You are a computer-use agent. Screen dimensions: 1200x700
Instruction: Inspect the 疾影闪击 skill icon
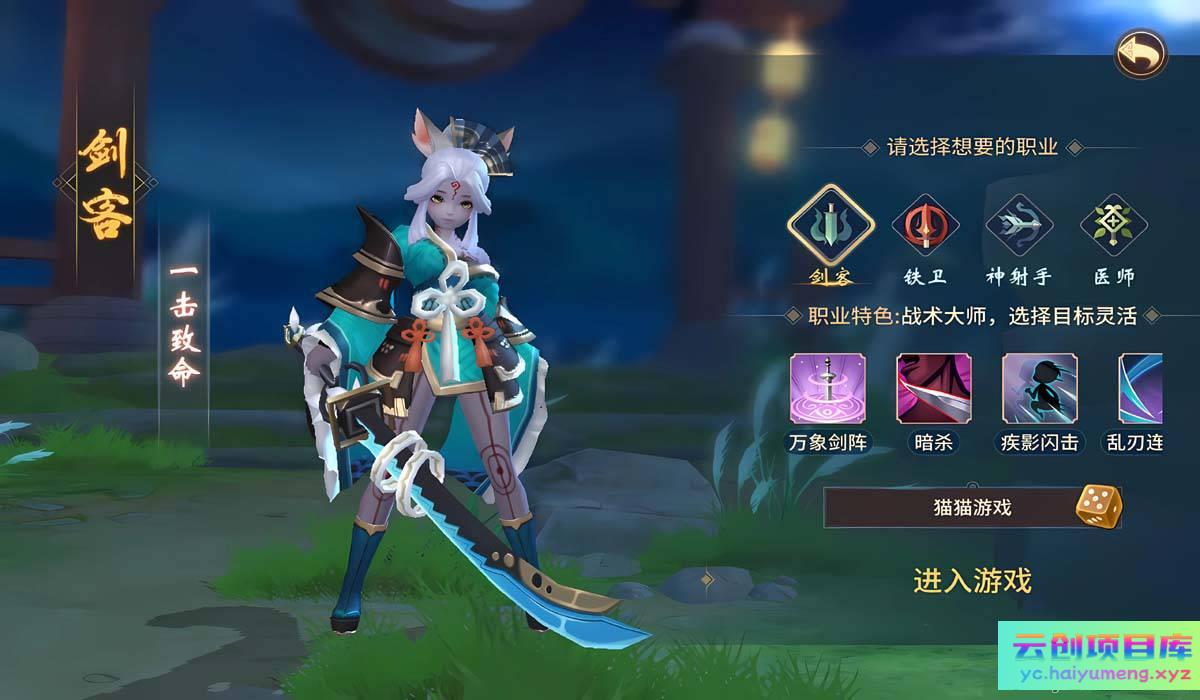(x=1039, y=388)
